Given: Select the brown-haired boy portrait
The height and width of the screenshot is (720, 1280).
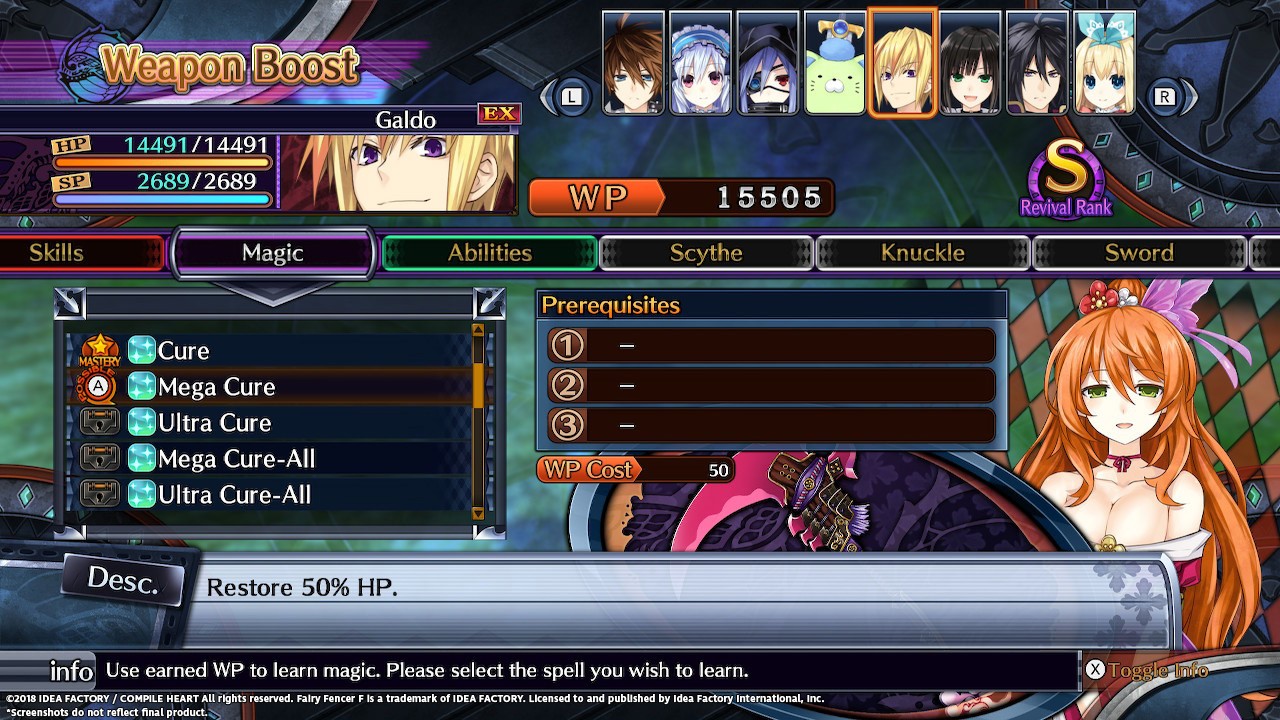Looking at the screenshot, I should point(633,63).
